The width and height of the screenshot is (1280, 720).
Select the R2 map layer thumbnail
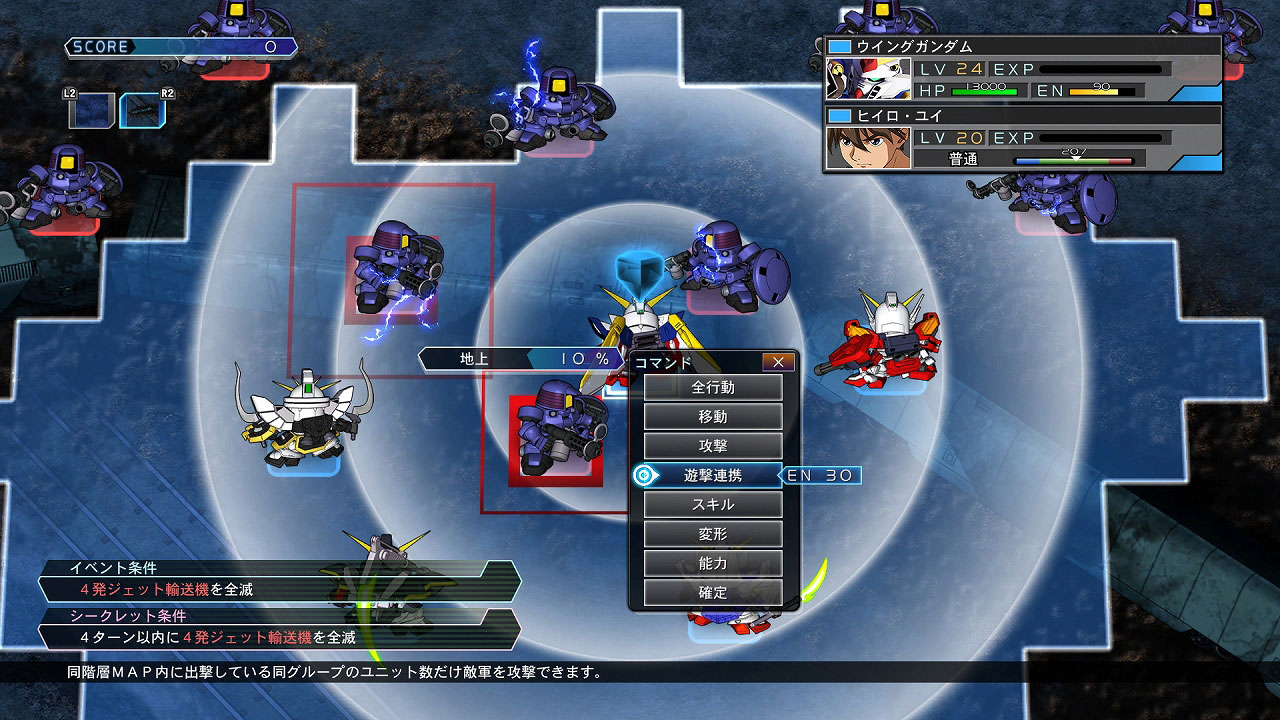coord(139,111)
